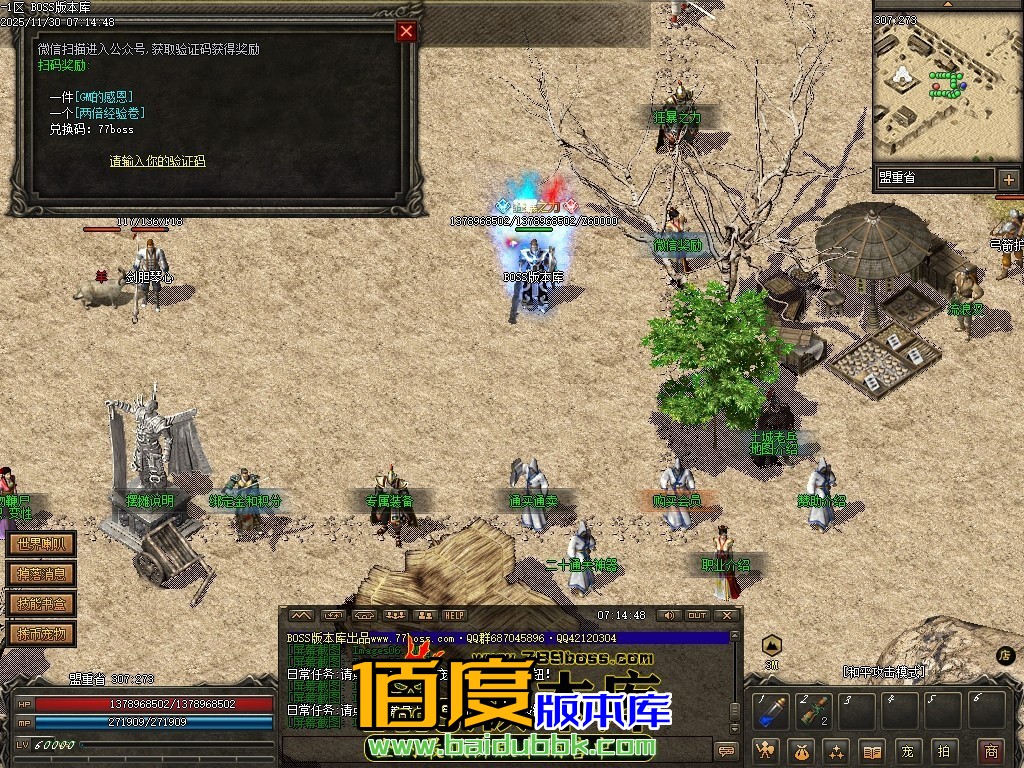1024x768 pixels.
Task: Open the bag inventory icon
Action: point(802,750)
